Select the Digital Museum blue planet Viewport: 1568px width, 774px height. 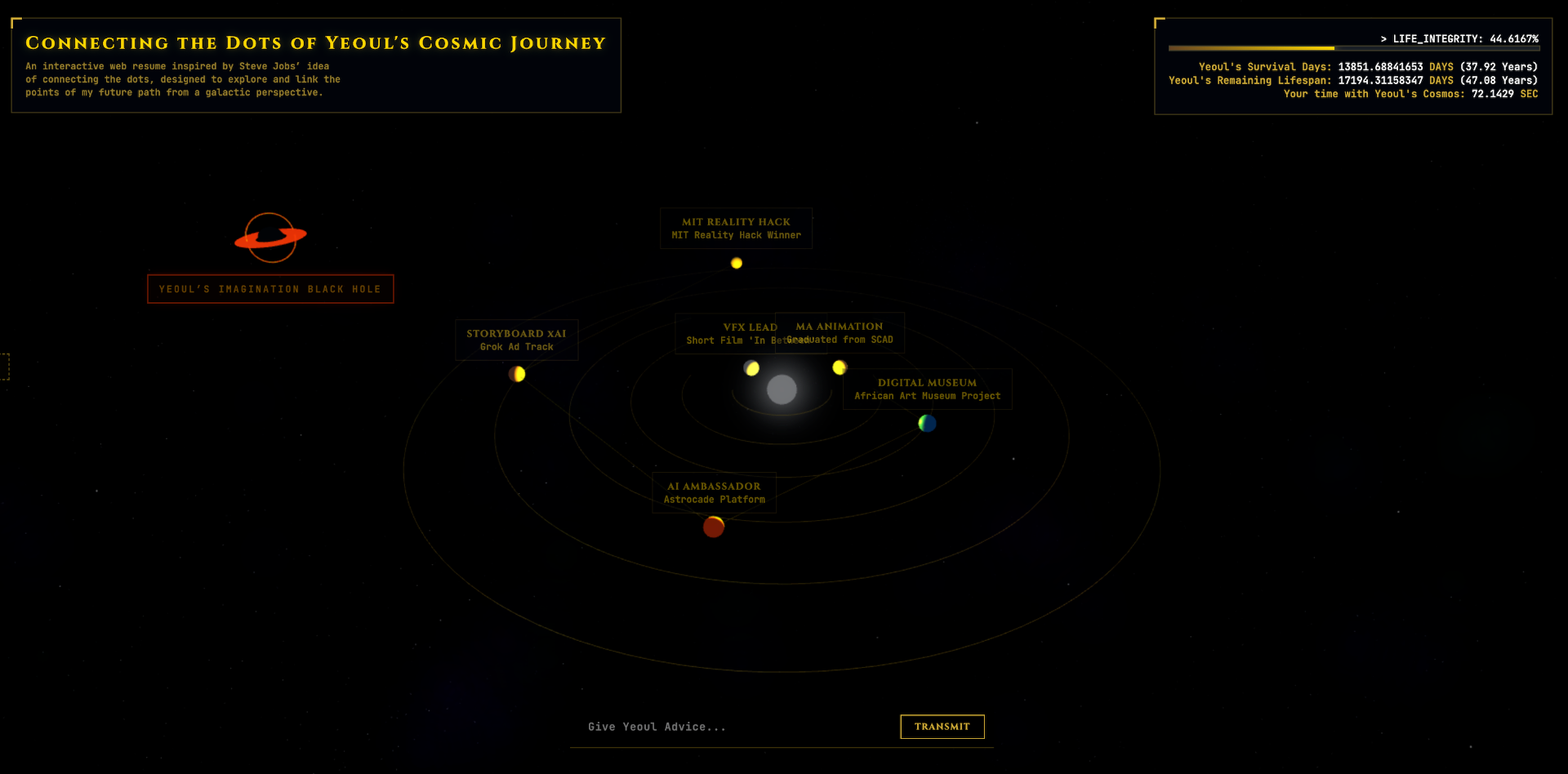click(x=927, y=423)
